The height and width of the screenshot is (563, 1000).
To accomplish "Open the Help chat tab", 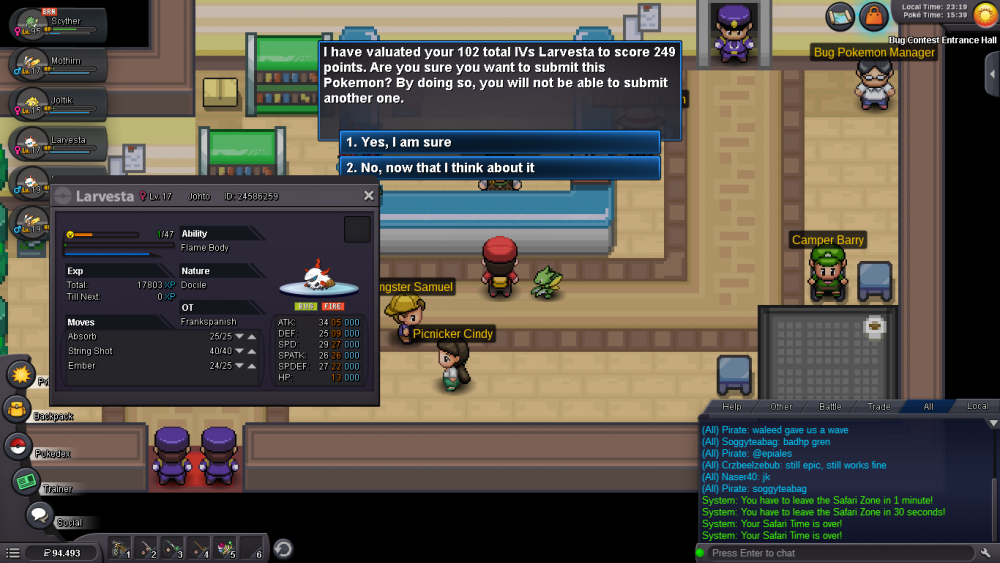I will [732, 406].
